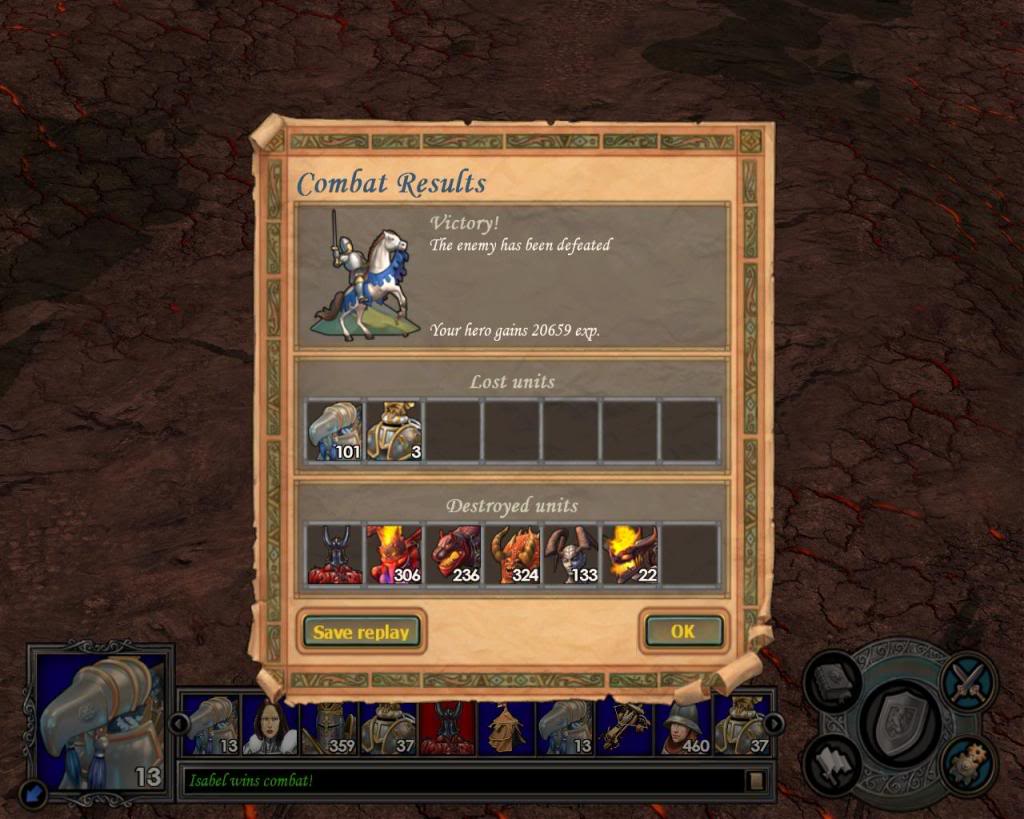Select the 460 unit stack in turn bar
The height and width of the screenshot is (819, 1024).
pos(683,727)
